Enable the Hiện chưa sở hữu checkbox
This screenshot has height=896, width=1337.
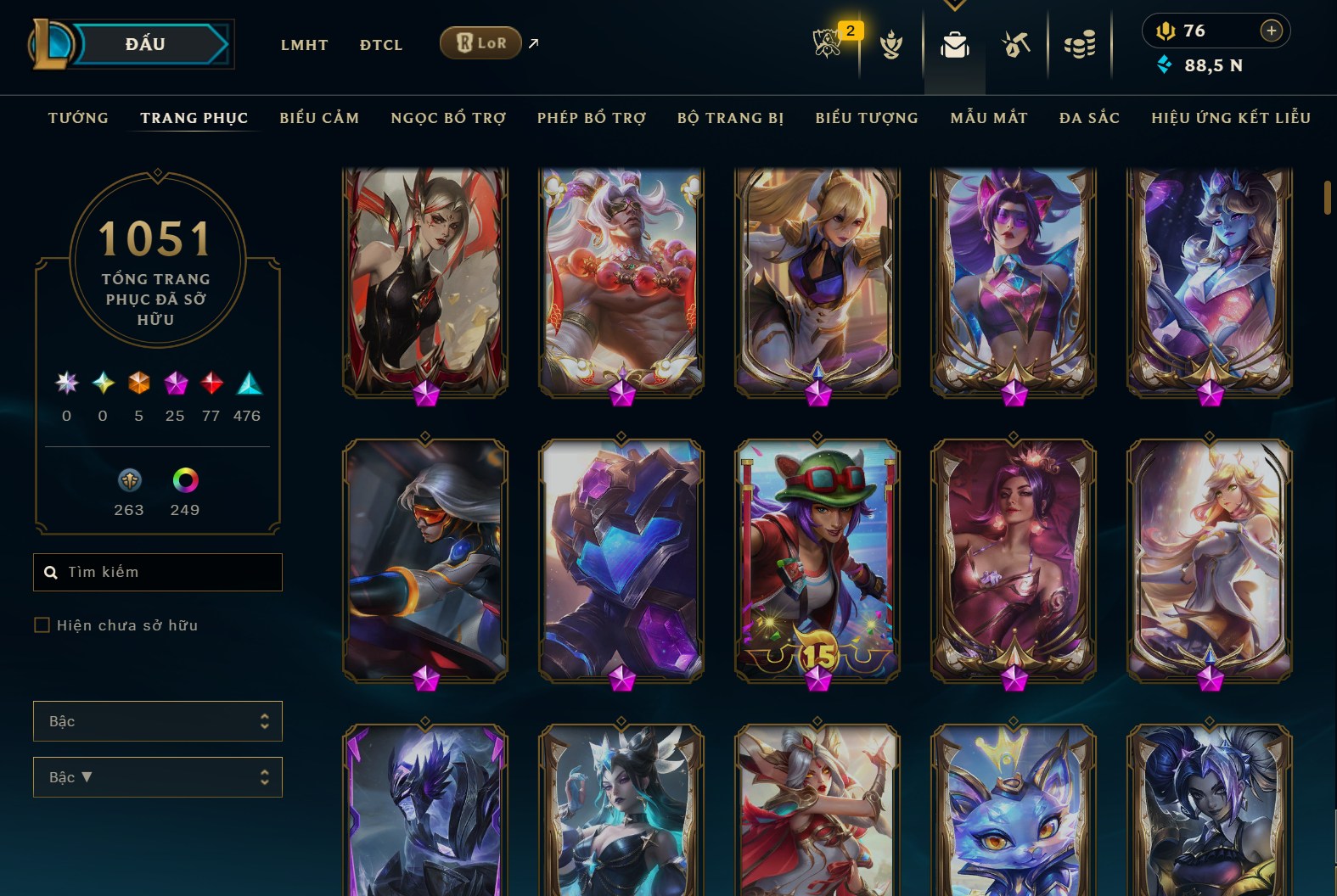41,624
